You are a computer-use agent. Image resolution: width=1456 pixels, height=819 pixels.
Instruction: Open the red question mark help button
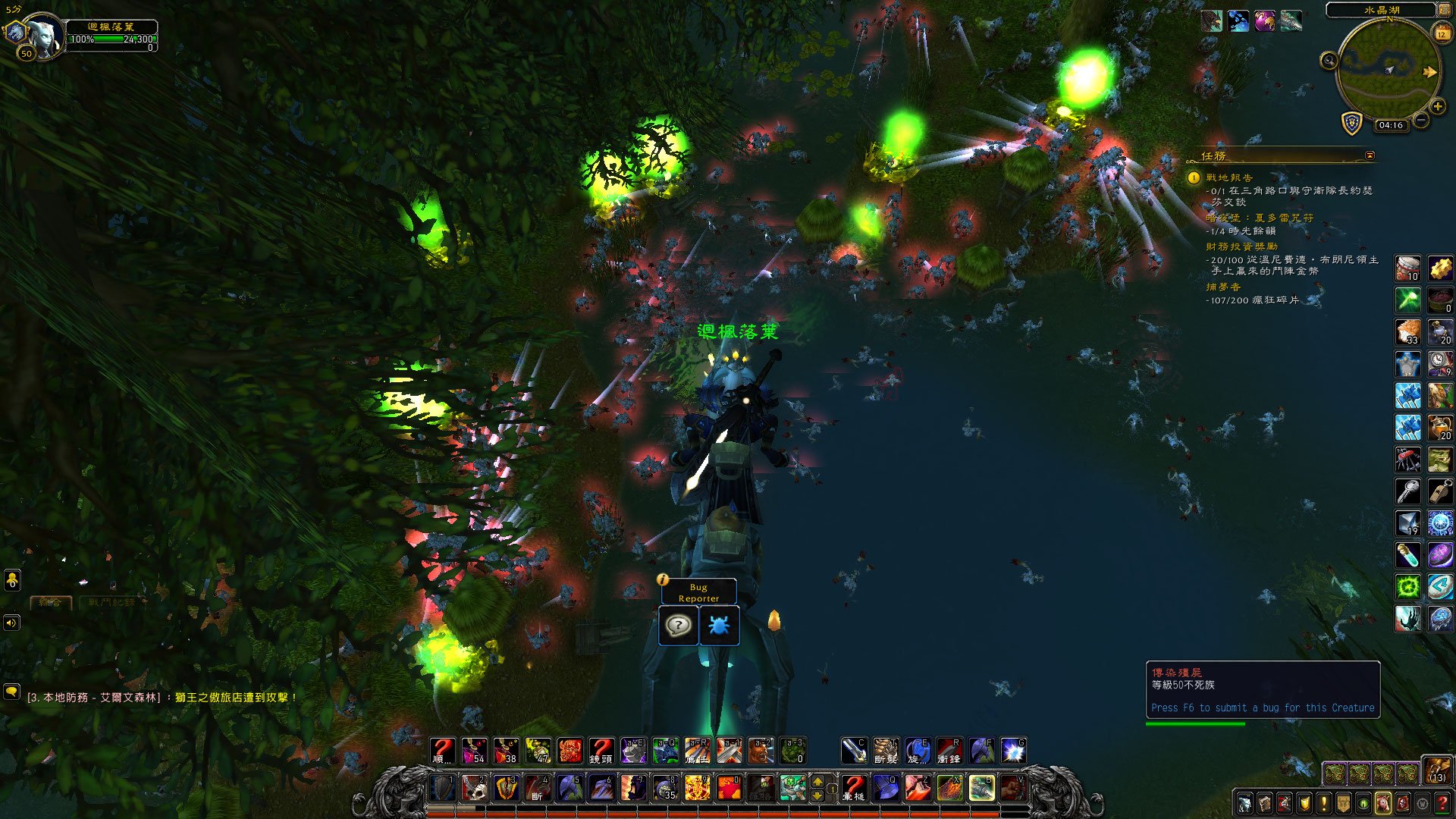click(x=1443, y=803)
